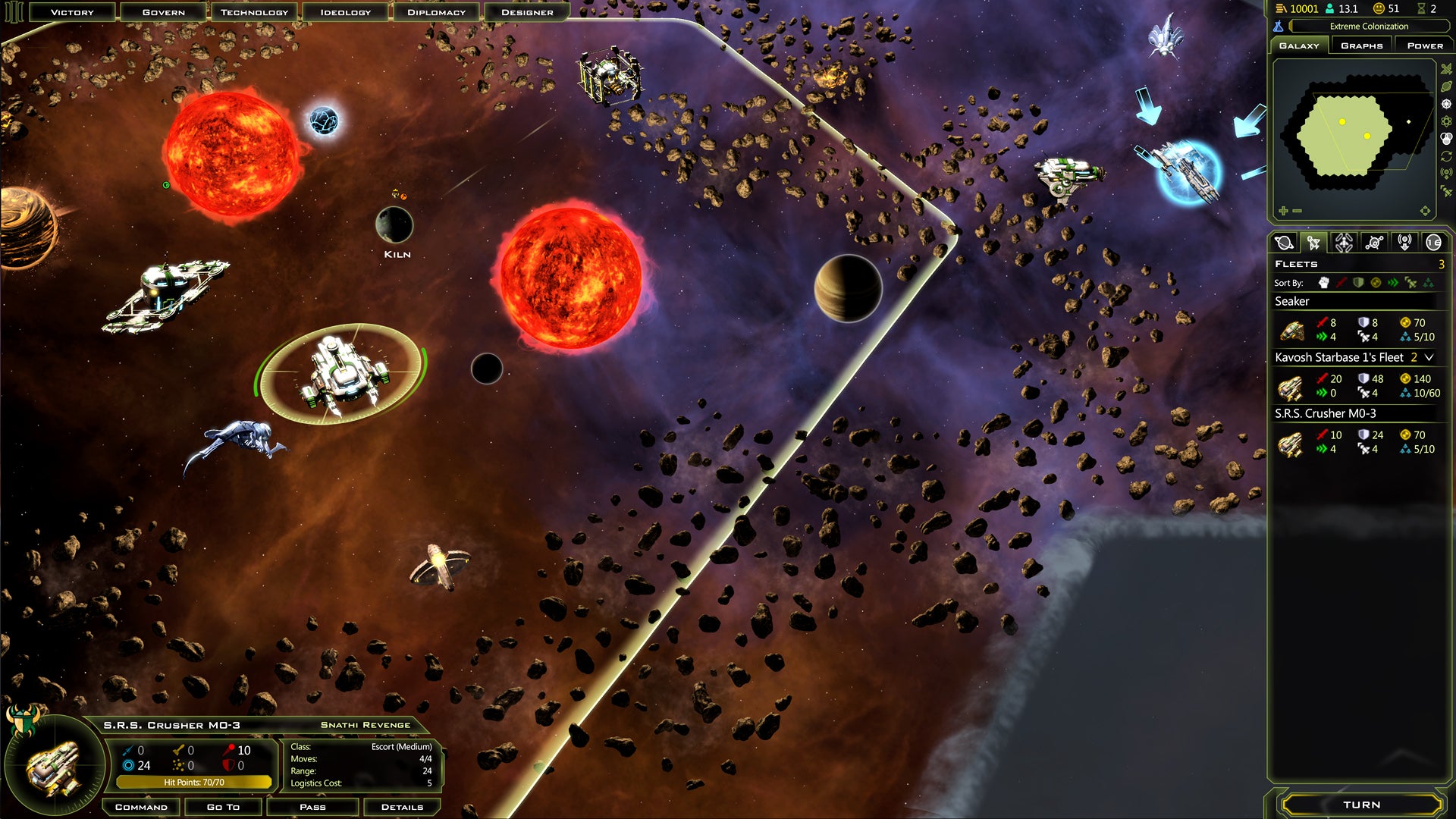The width and height of the screenshot is (1456, 819).
Task: Select Pass for the S.R.S. Crusher
Action: 312,807
